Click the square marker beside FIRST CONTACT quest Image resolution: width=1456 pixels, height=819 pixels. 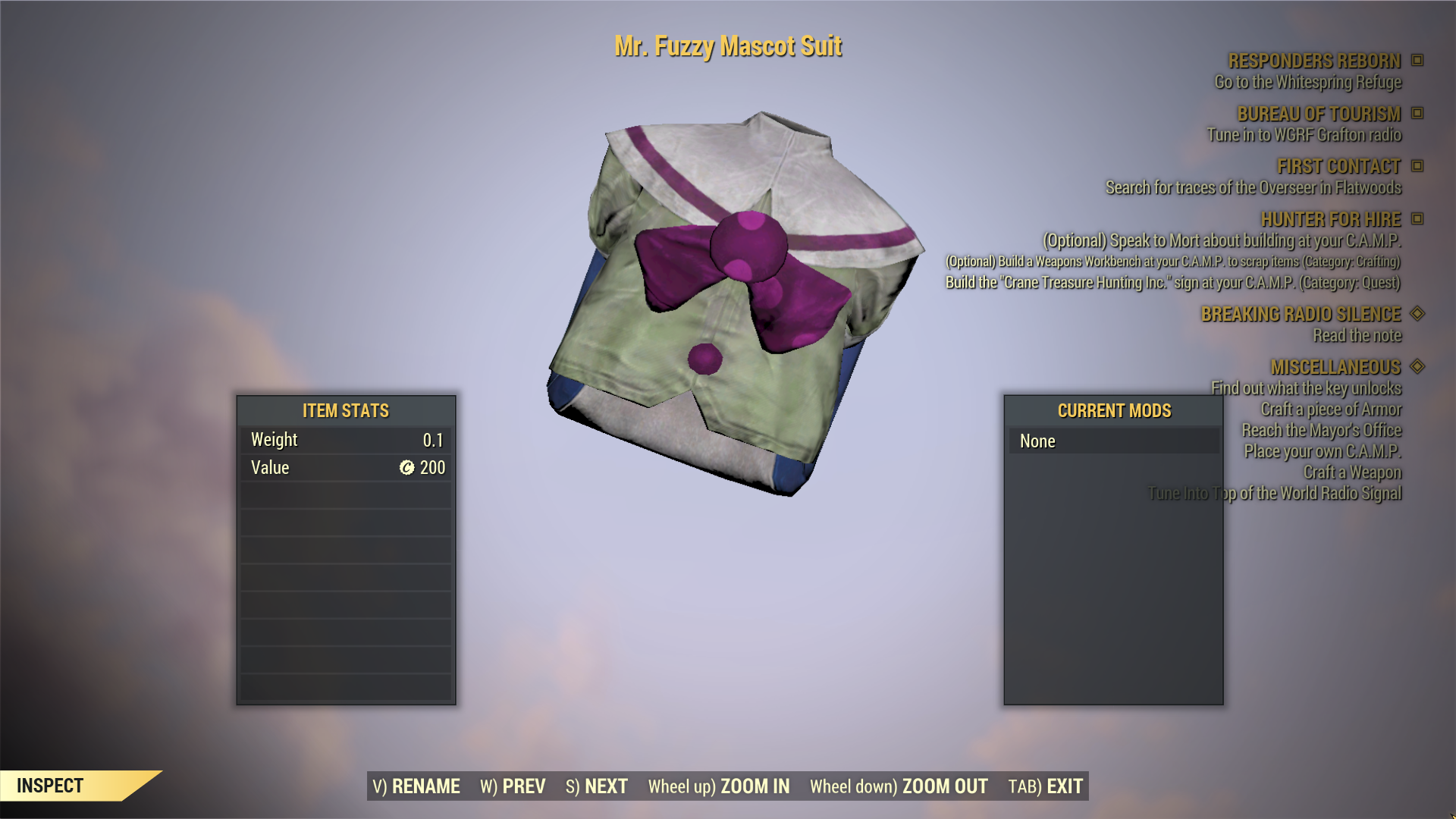(1417, 166)
